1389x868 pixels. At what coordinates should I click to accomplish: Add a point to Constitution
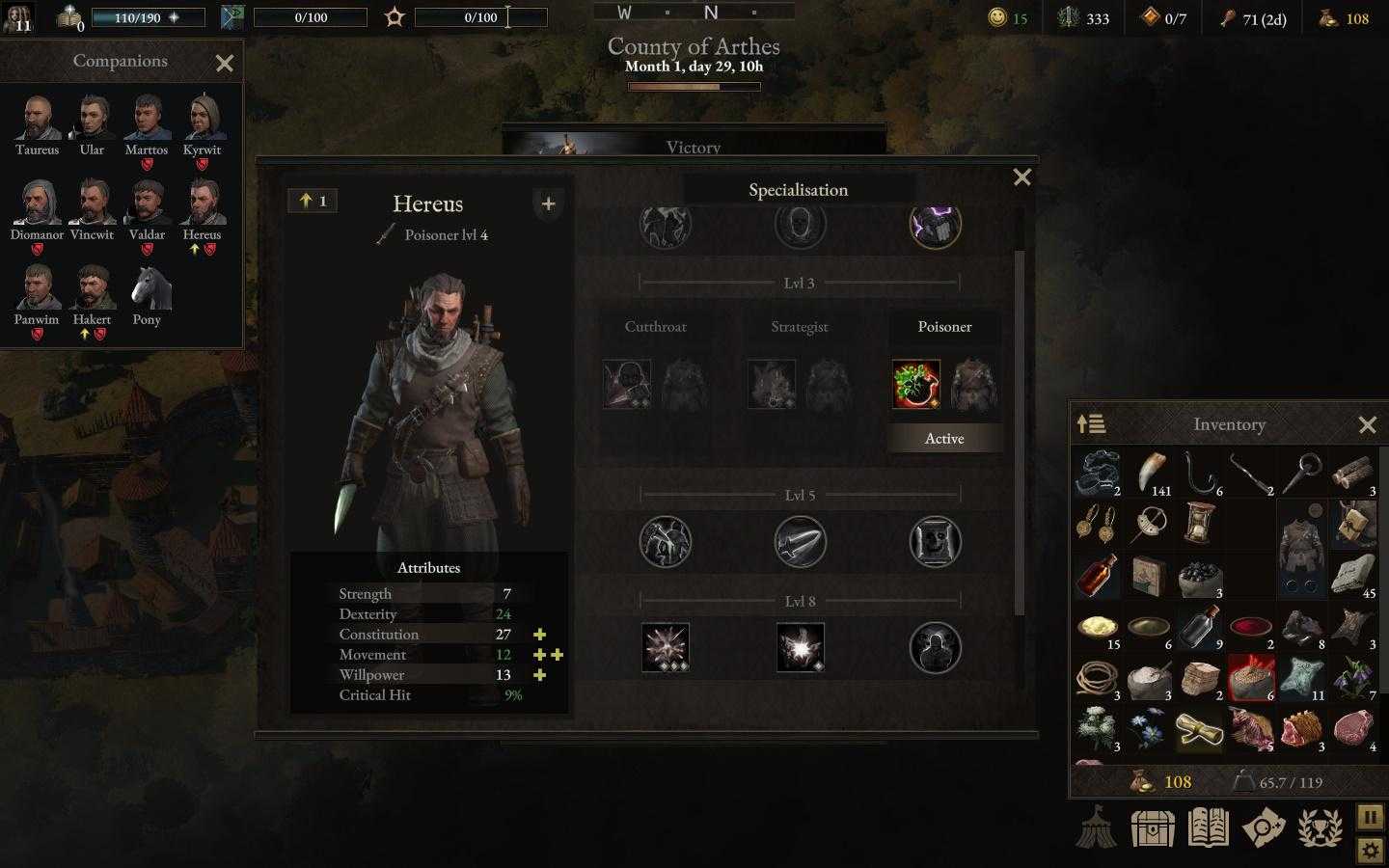(540, 635)
